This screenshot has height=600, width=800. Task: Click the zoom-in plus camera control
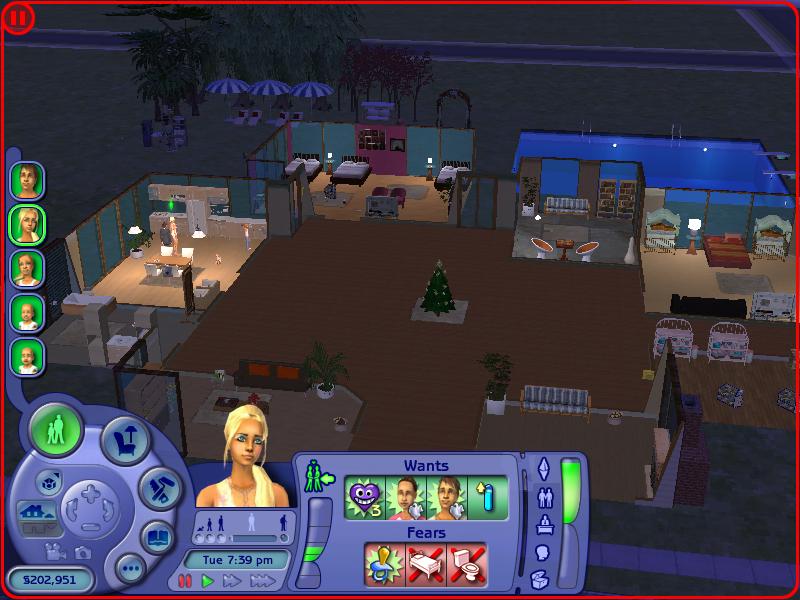click(x=91, y=492)
